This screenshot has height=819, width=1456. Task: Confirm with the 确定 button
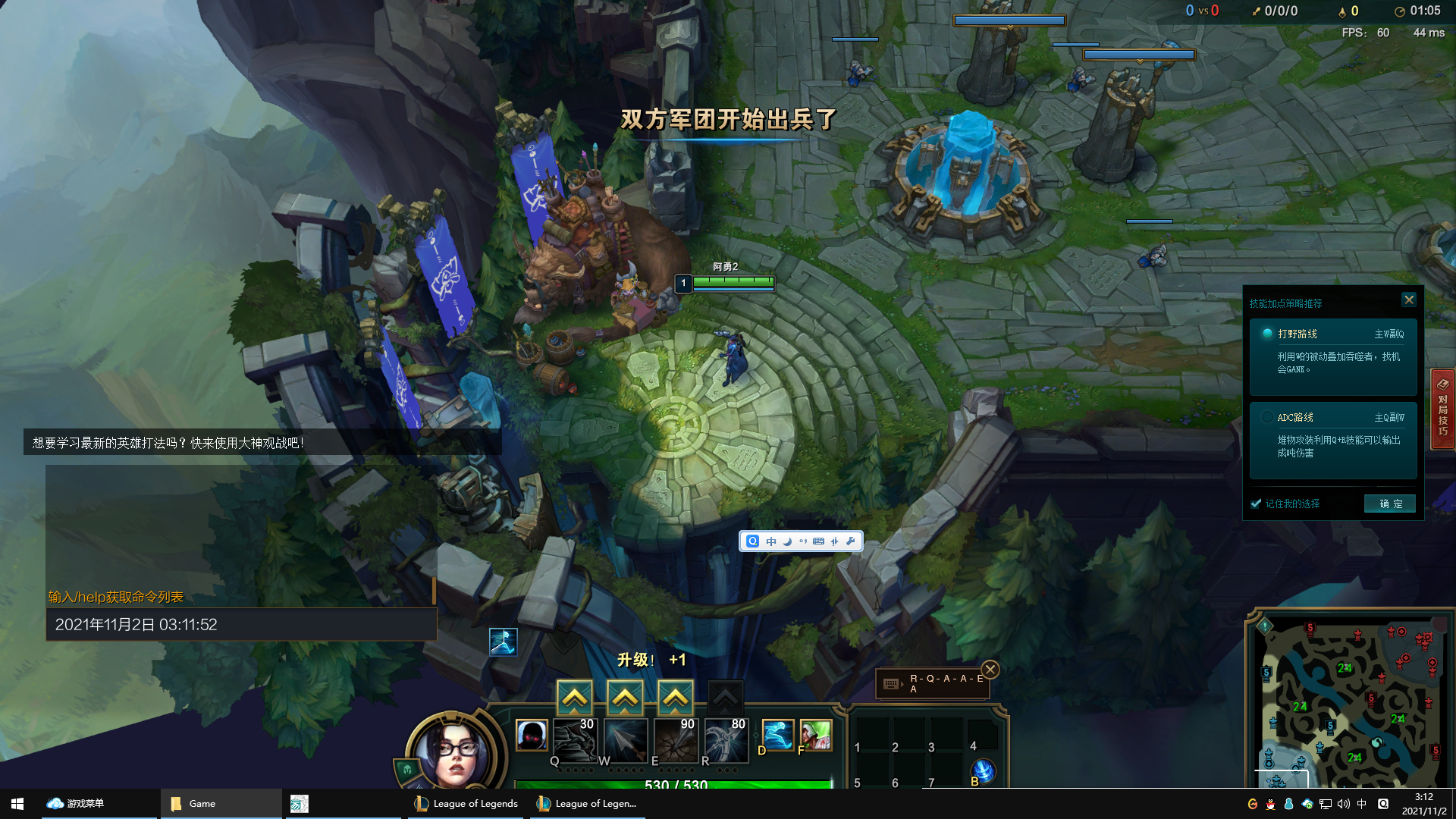click(x=1389, y=504)
